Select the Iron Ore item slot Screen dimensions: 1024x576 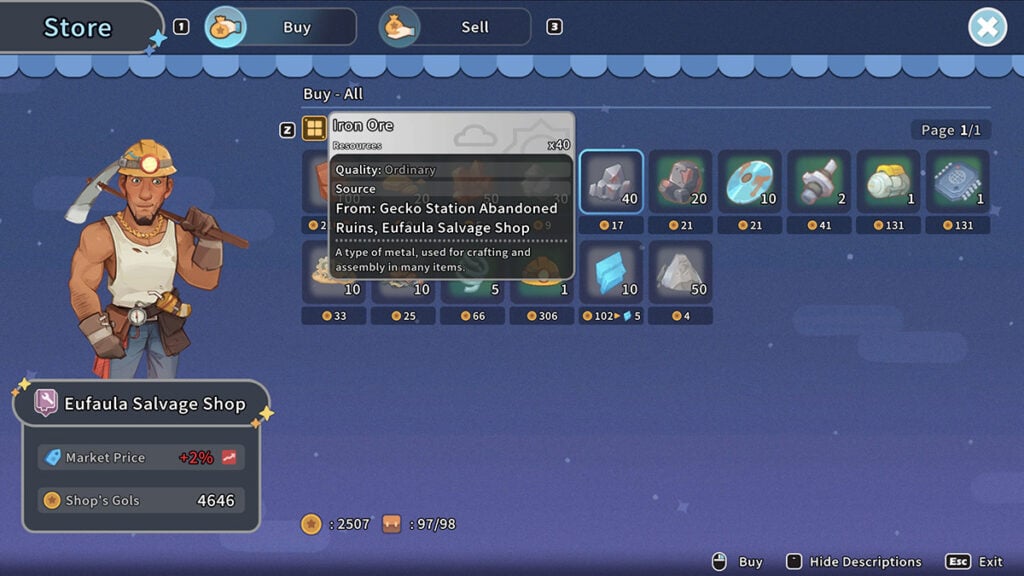[611, 182]
